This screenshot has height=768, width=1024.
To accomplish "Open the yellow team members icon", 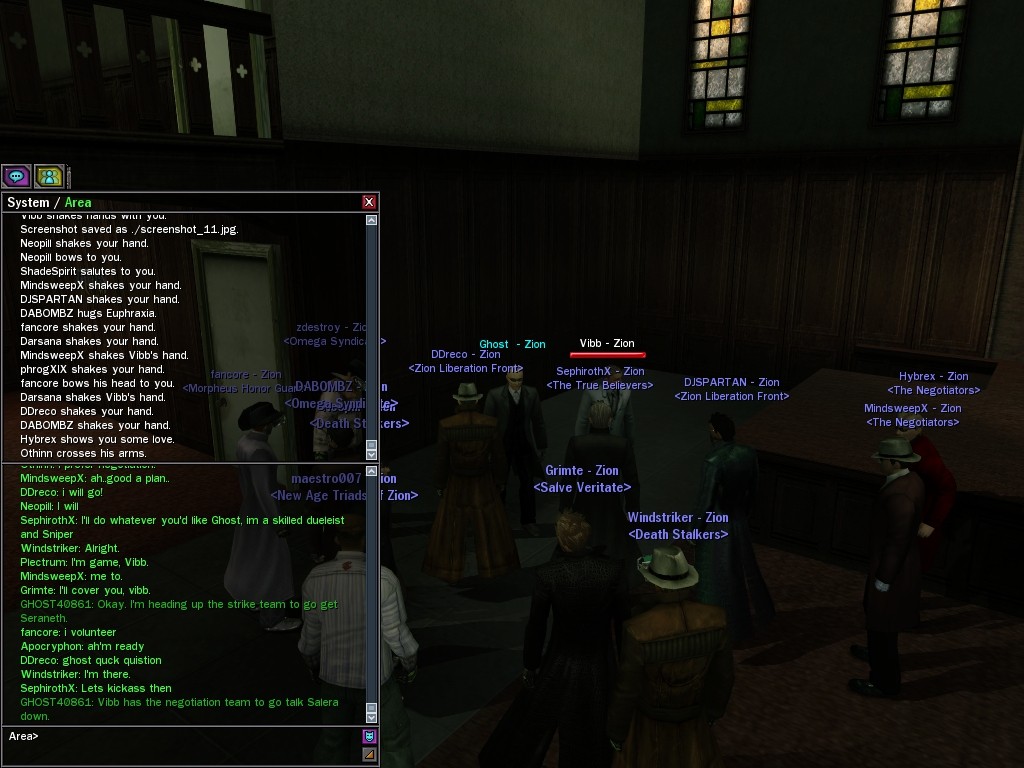I will tap(49, 177).
